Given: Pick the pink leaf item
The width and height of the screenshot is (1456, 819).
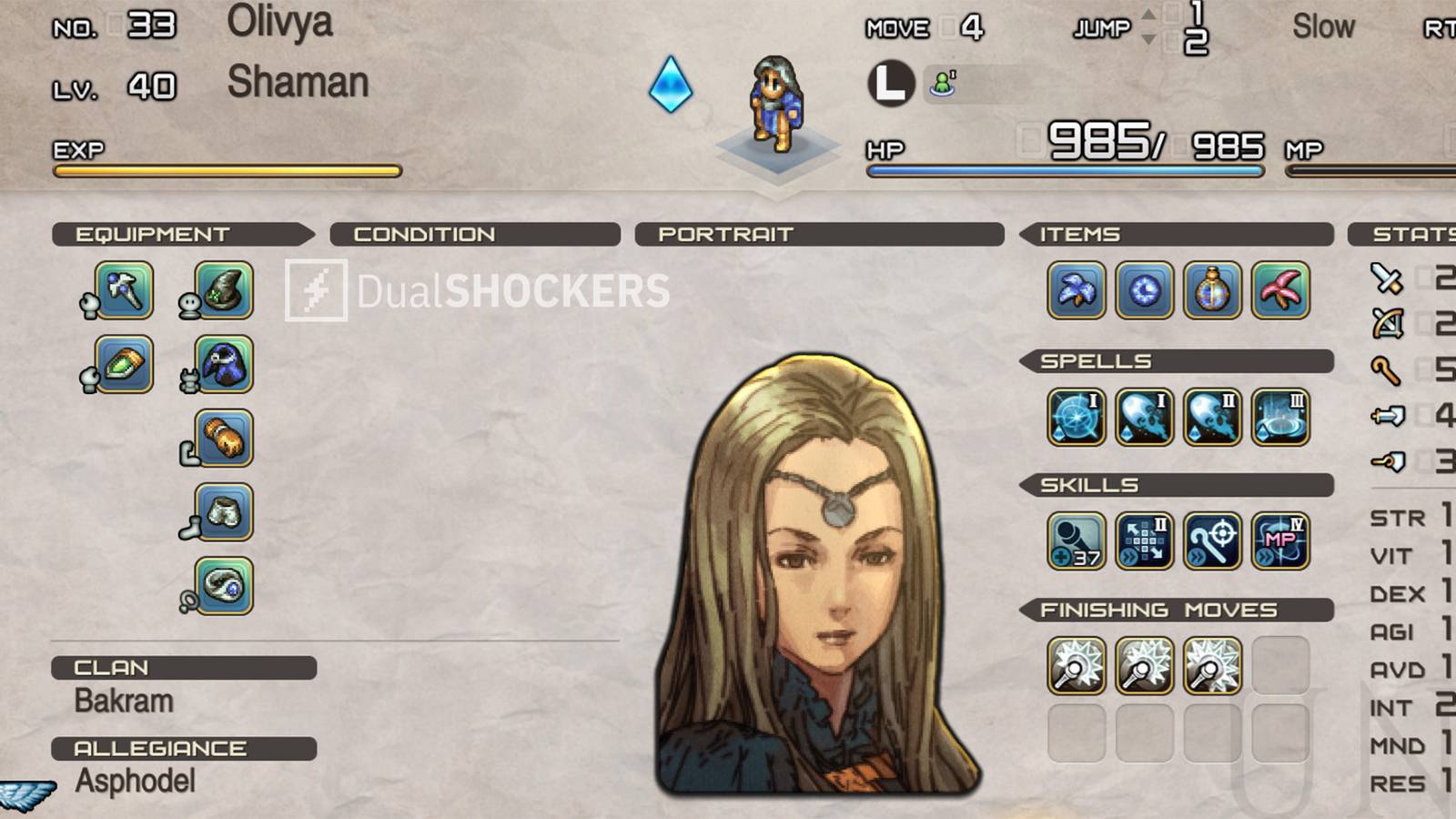Looking at the screenshot, I should 1280,290.
